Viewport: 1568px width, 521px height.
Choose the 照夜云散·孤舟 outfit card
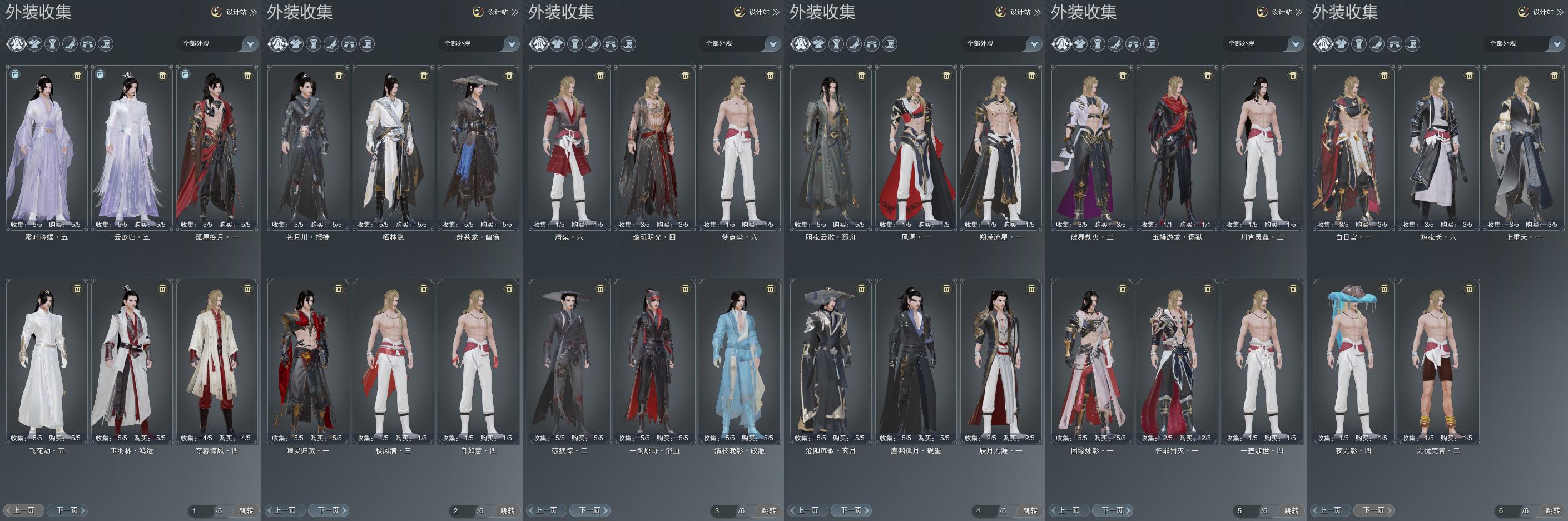coord(830,146)
